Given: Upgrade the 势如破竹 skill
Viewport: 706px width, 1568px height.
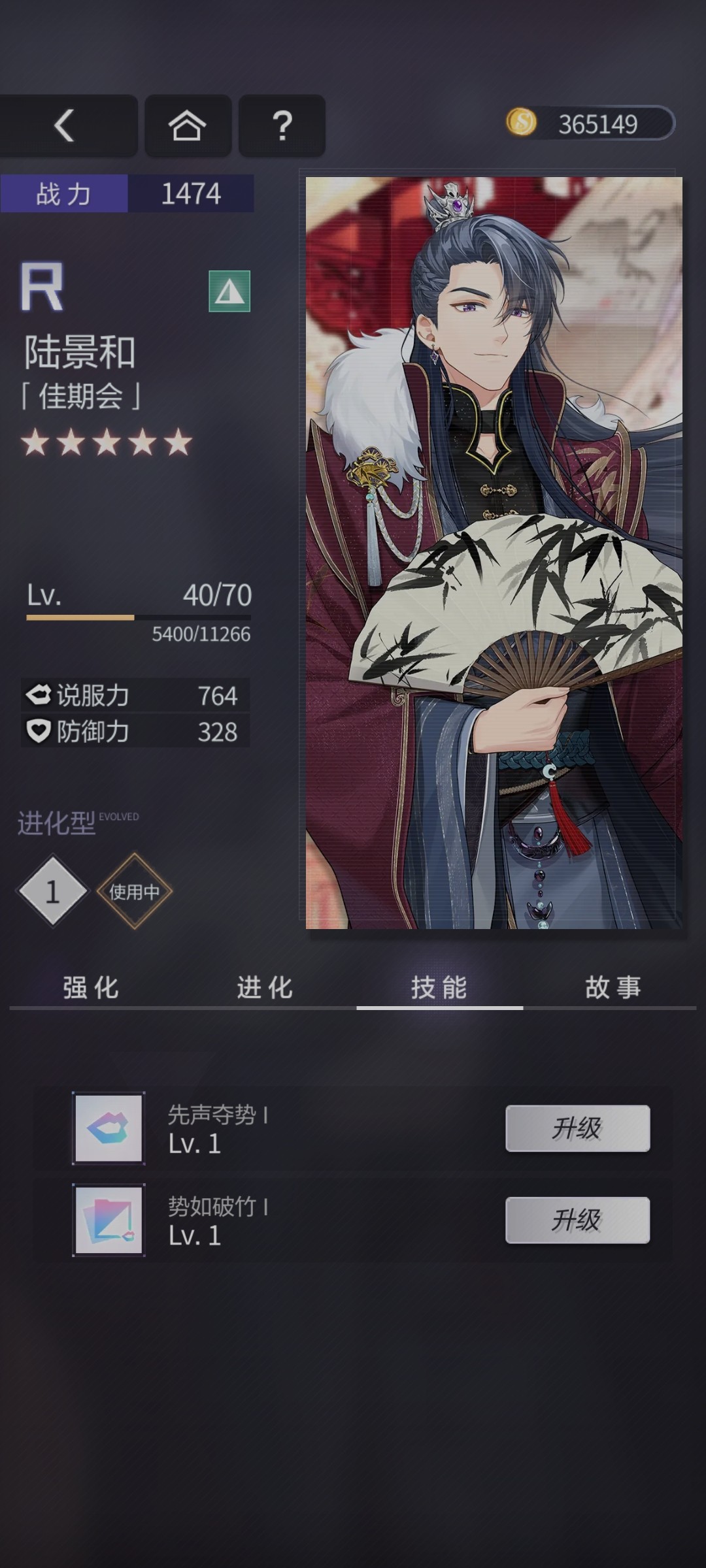Looking at the screenshot, I should coord(577,1220).
